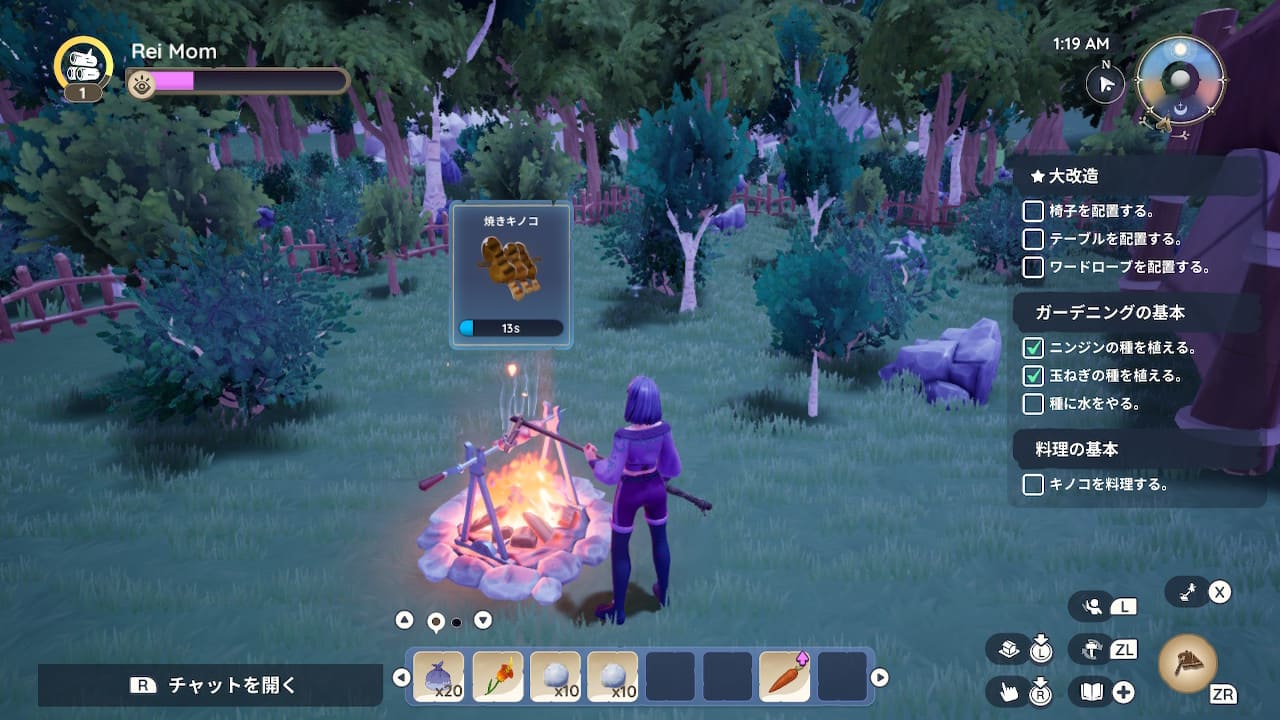Switch tools with the tool-swap icon
This screenshot has height=720, width=1280.
click(x=1090, y=649)
